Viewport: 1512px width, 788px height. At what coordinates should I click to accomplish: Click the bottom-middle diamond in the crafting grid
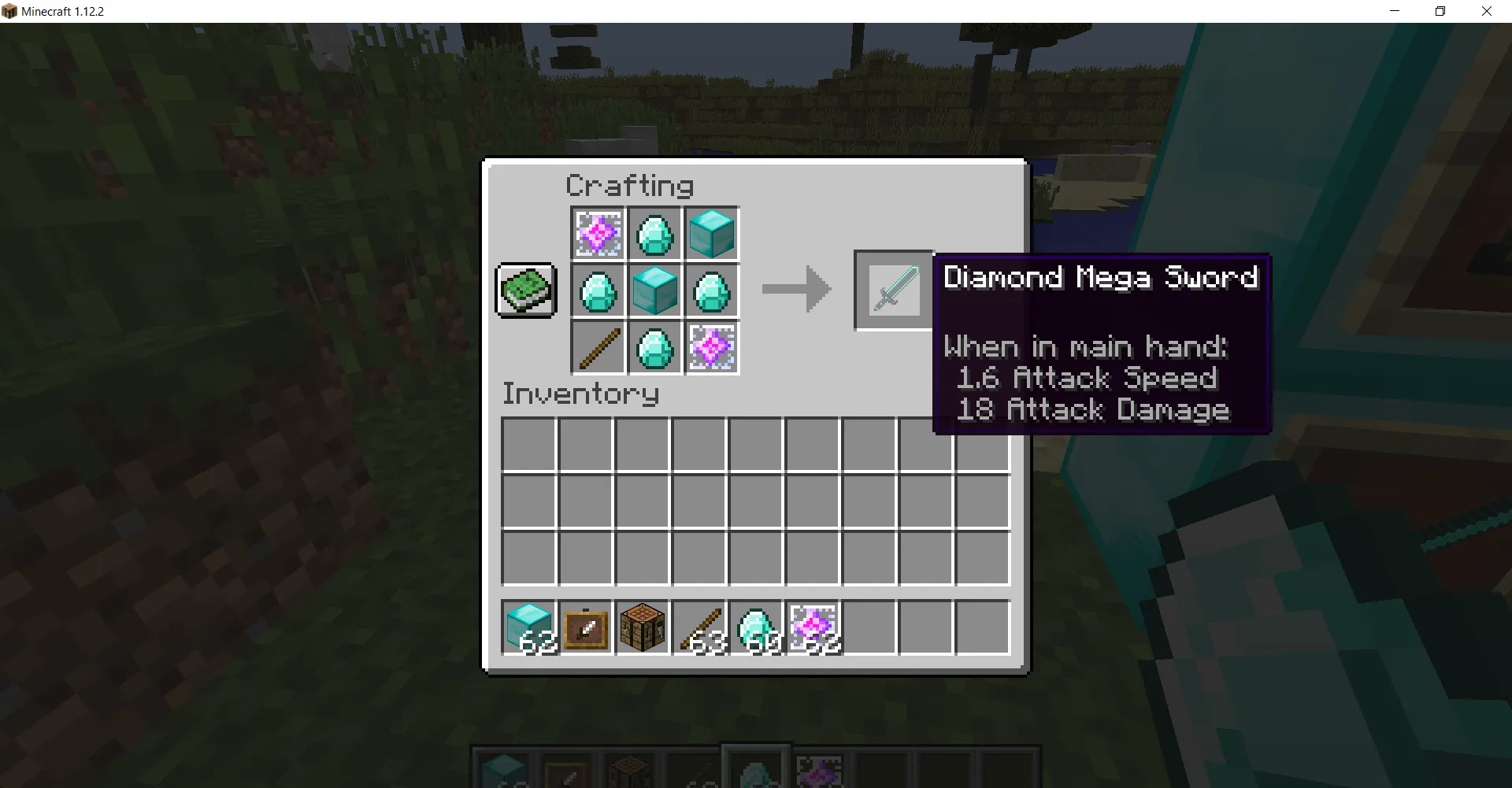pos(654,347)
